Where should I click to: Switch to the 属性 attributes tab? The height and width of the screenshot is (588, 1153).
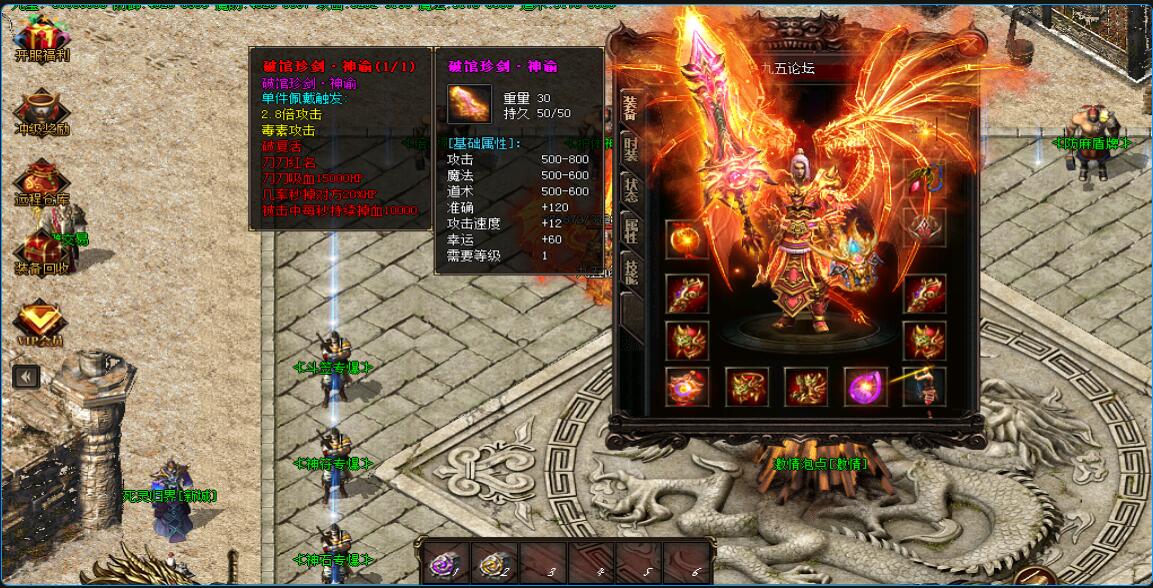pos(630,234)
